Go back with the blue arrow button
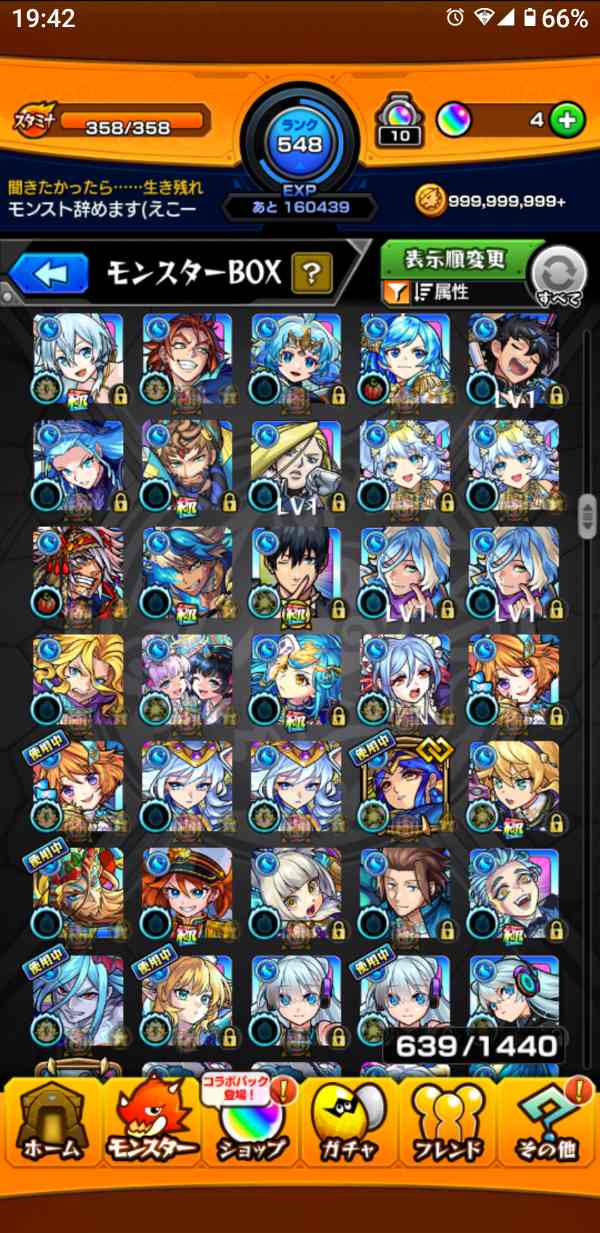This screenshot has height=1233, width=600. pos(49,272)
